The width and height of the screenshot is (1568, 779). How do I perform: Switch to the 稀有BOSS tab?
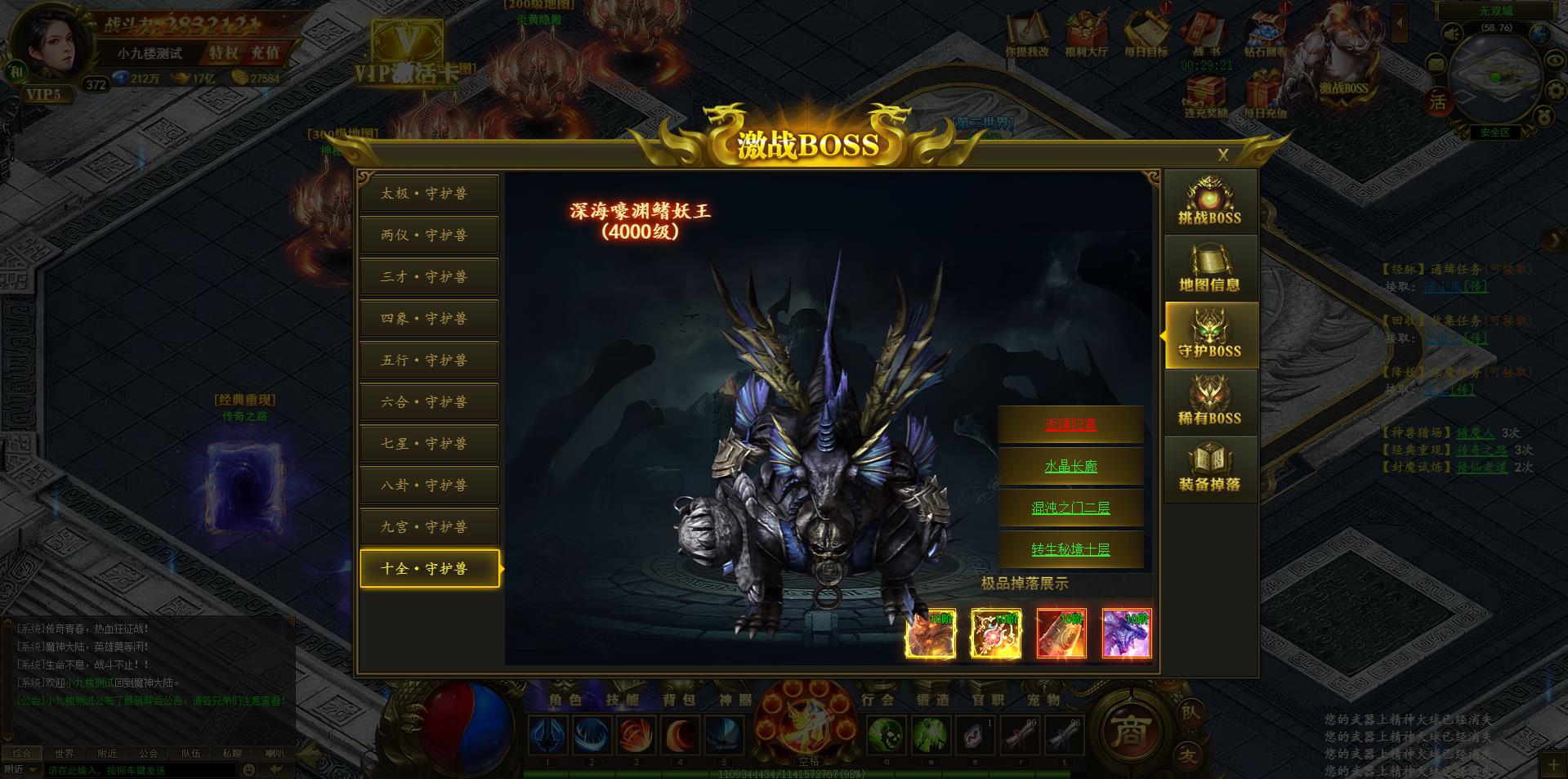(1209, 402)
